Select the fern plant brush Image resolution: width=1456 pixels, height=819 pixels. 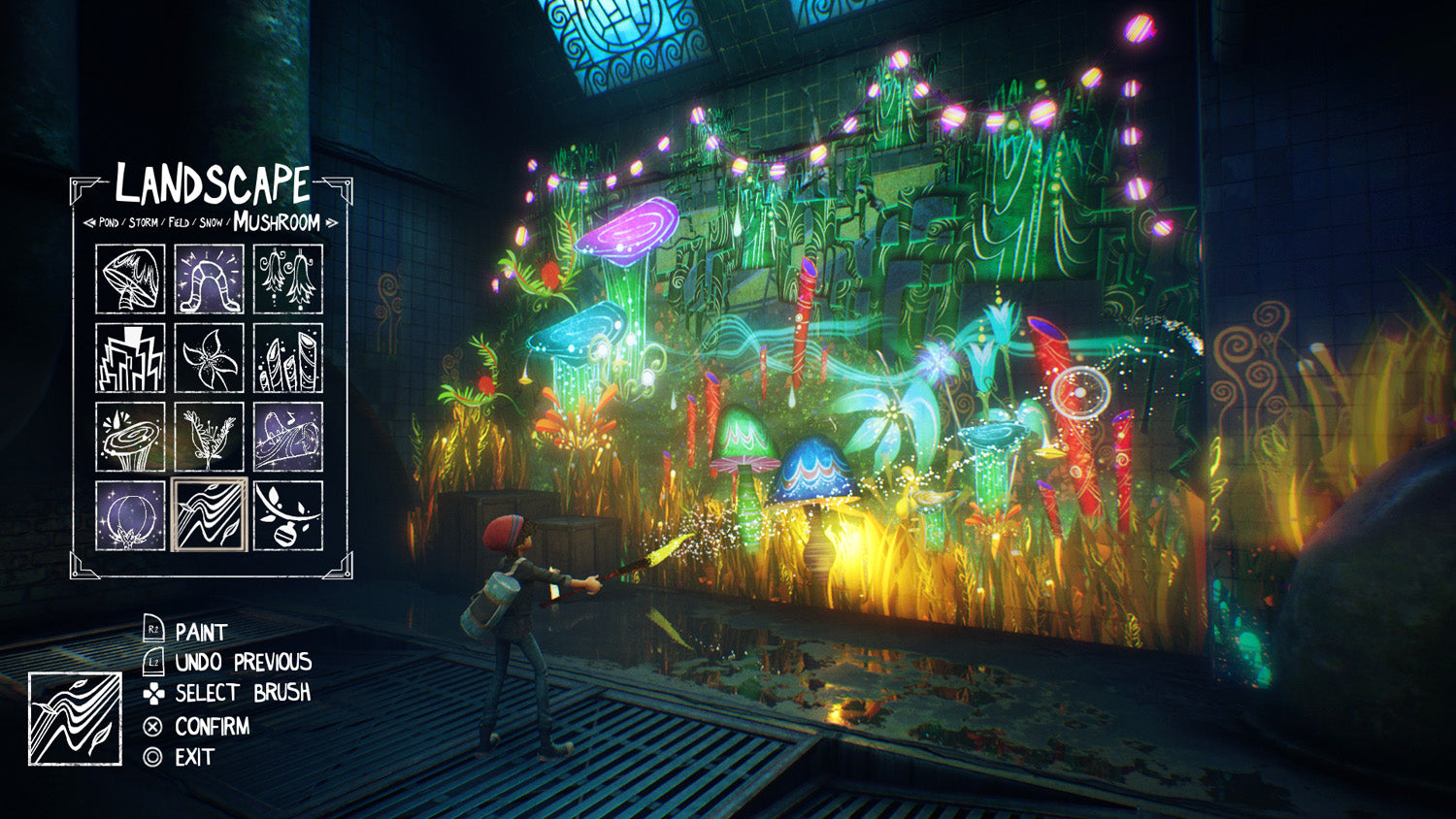[x=209, y=436]
